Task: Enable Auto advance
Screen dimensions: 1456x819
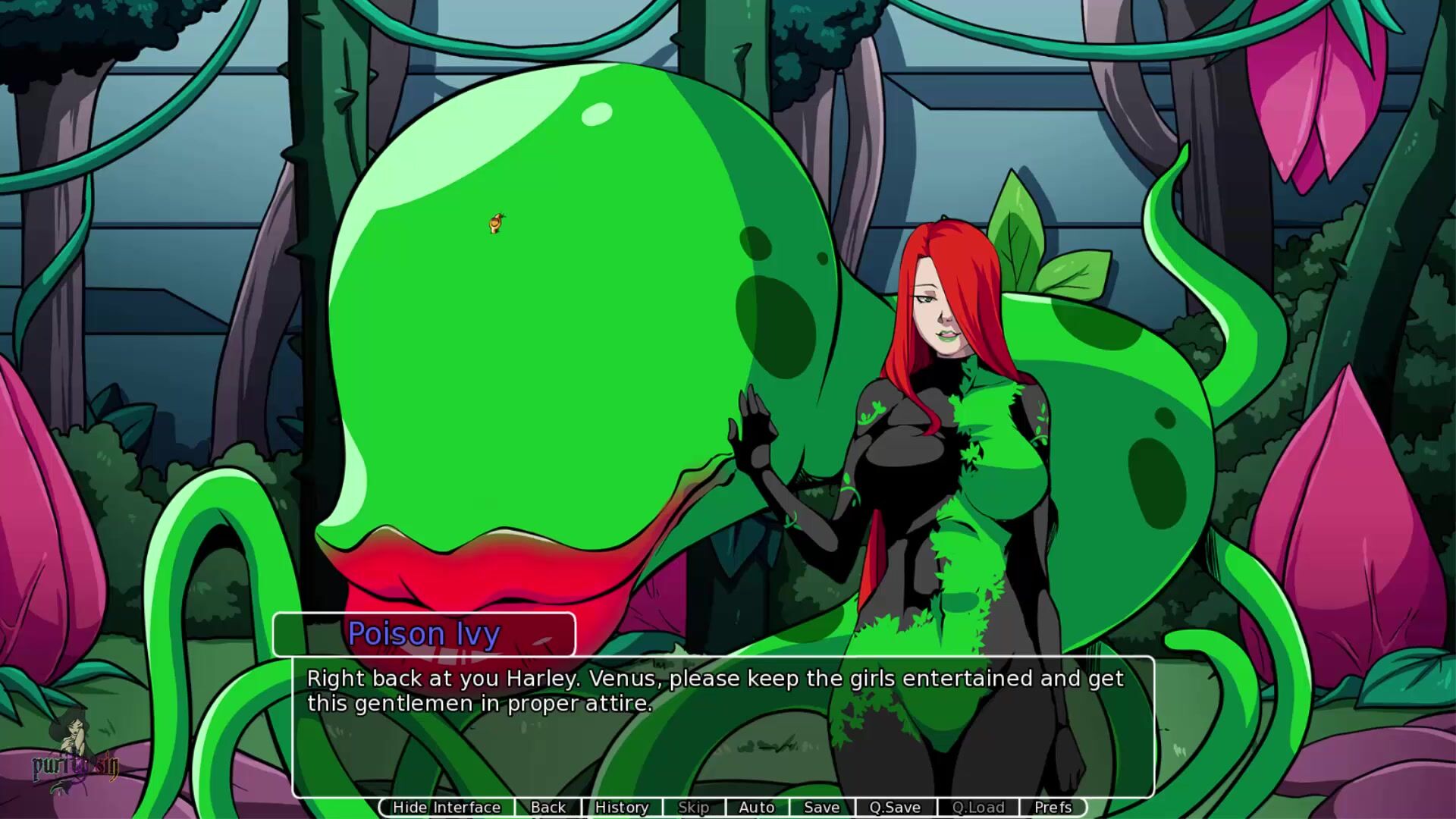Action: click(756, 808)
